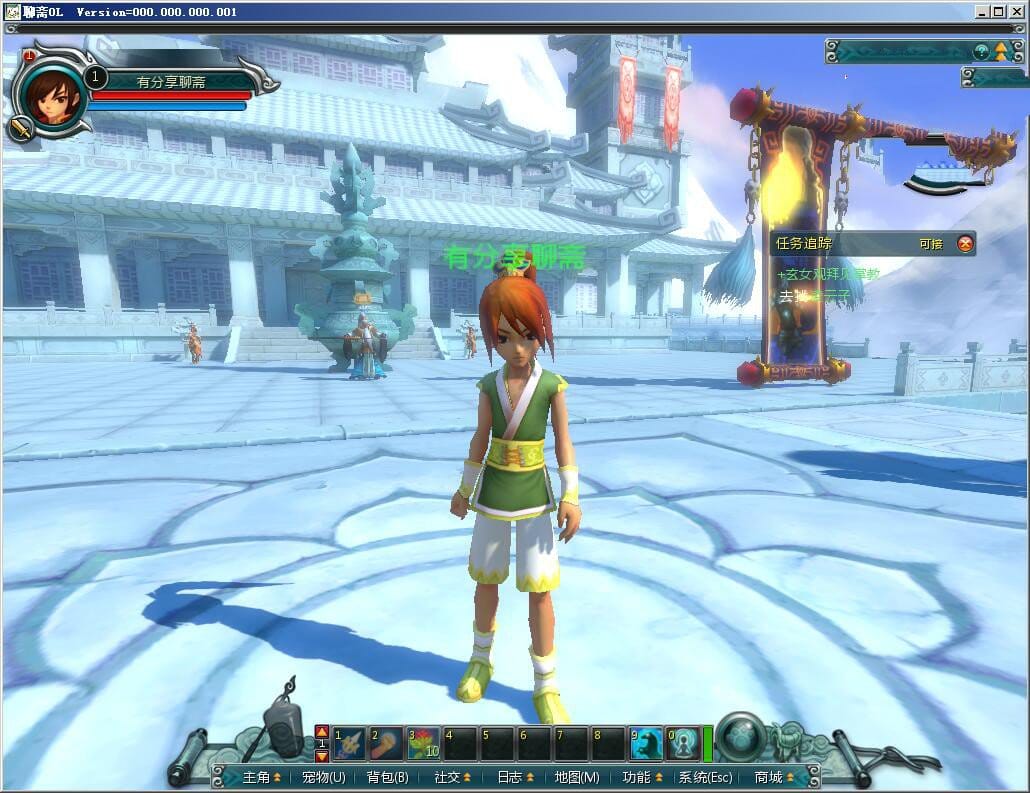The image size is (1030, 793).
Task: Open the 系统(Esc) system menu
Action: coord(705,777)
